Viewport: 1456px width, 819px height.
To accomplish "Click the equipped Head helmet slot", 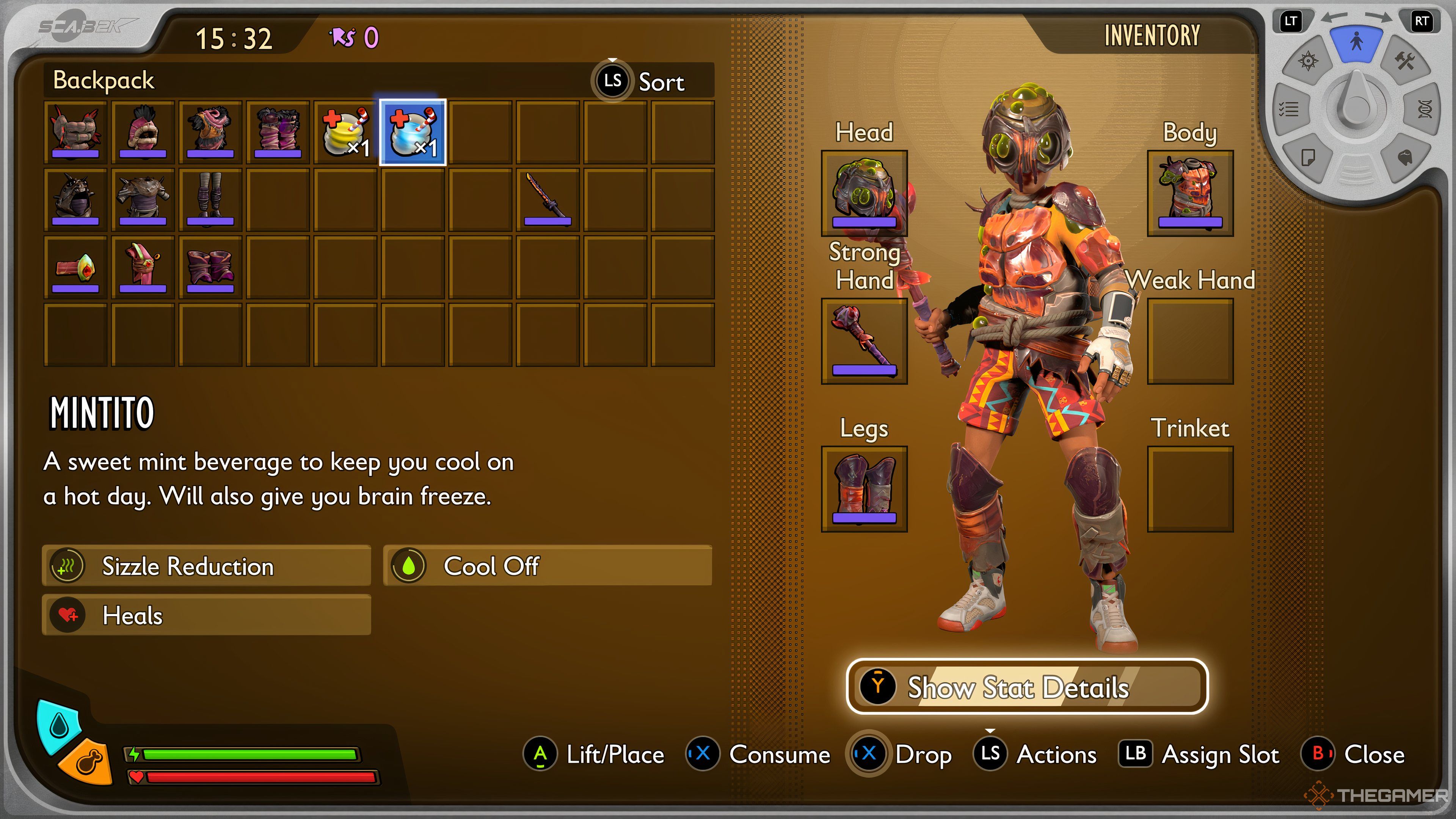I will click(x=864, y=193).
